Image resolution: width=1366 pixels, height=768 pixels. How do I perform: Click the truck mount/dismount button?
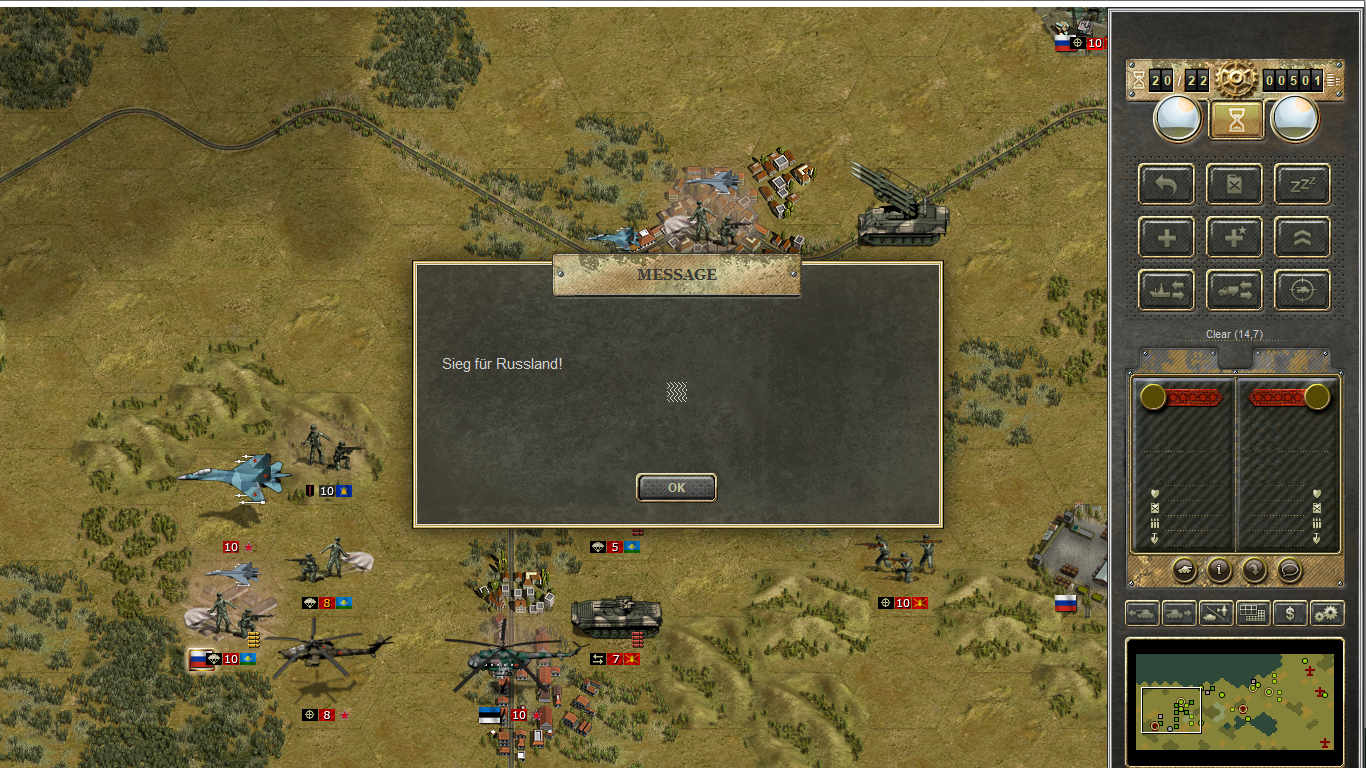click(x=1234, y=290)
